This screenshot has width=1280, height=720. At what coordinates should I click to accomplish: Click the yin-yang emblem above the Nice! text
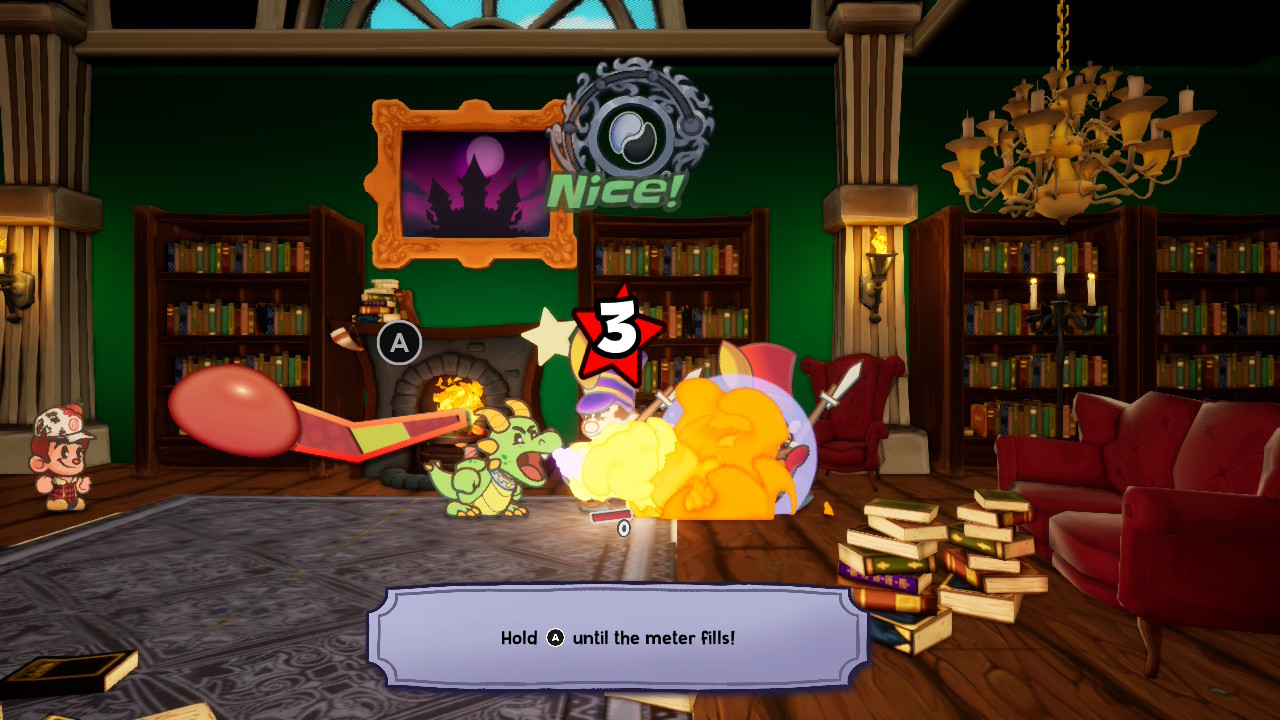[630, 131]
